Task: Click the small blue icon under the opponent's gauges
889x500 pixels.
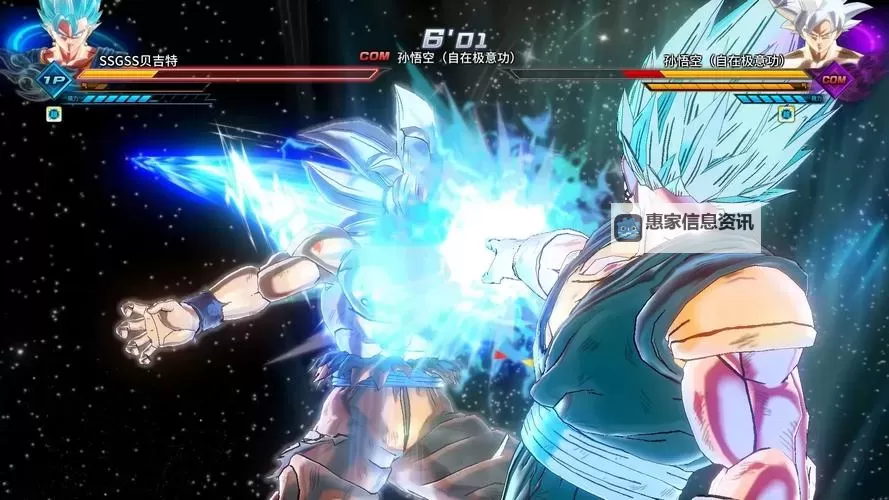Action: [x=786, y=114]
